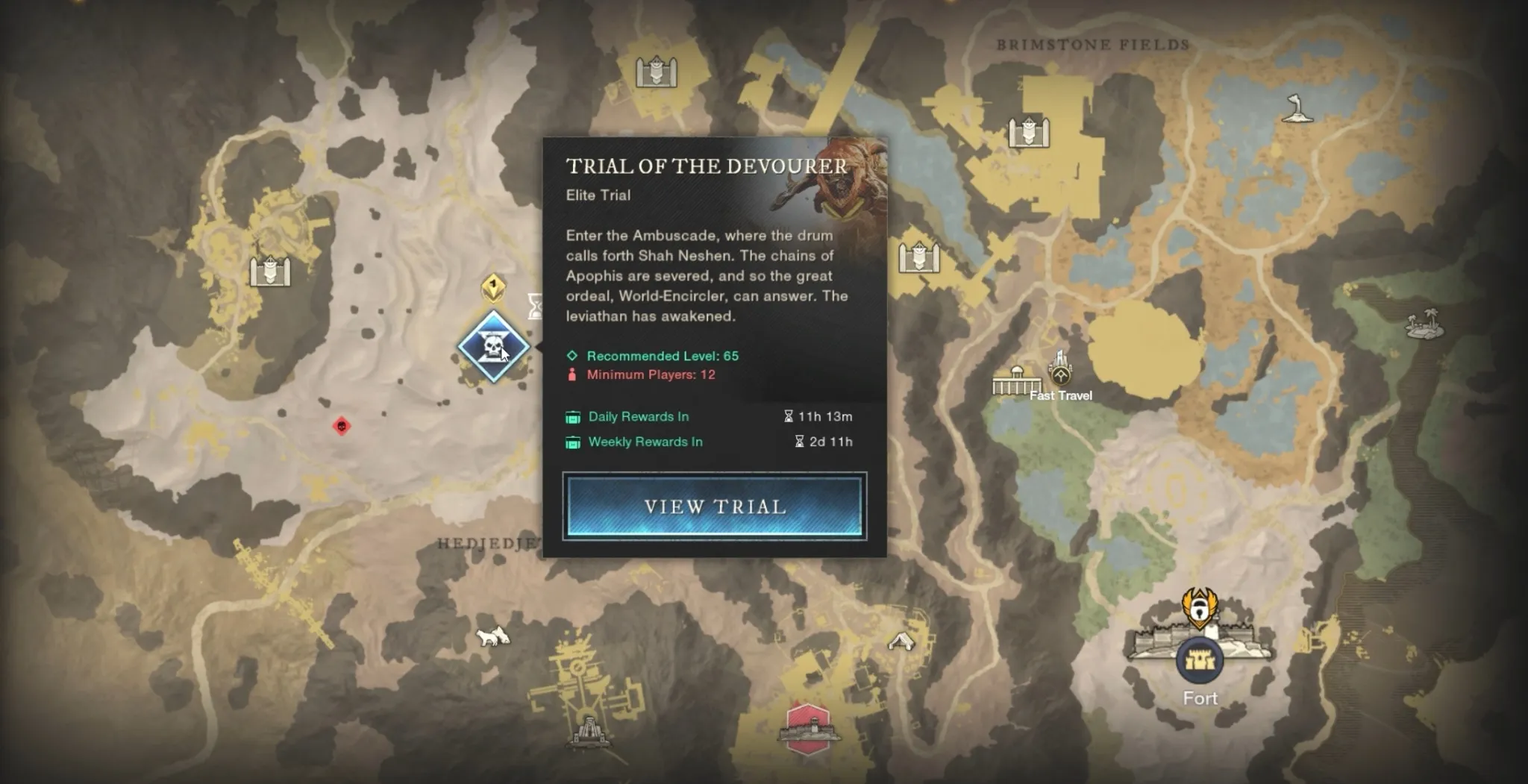The width and height of the screenshot is (1528, 784).
Task: Choose the tent camp map marker
Action: (x=901, y=640)
